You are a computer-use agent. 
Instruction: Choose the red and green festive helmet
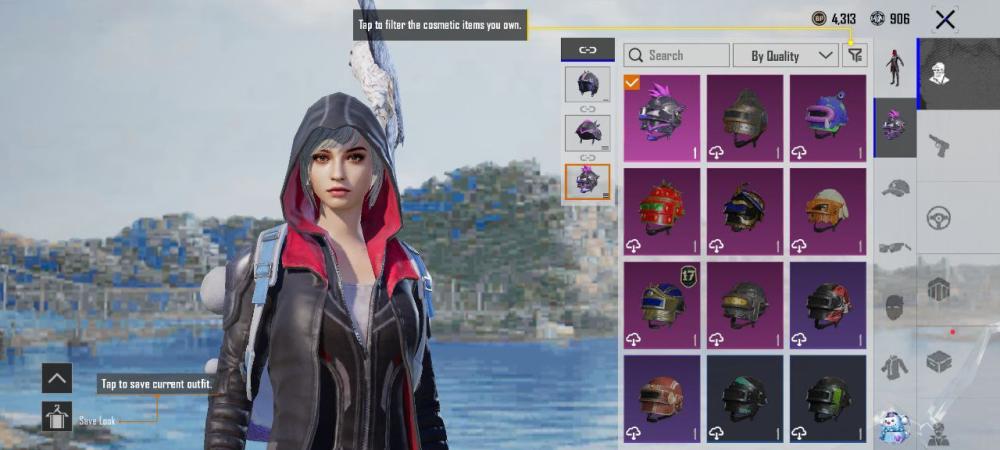pos(661,211)
